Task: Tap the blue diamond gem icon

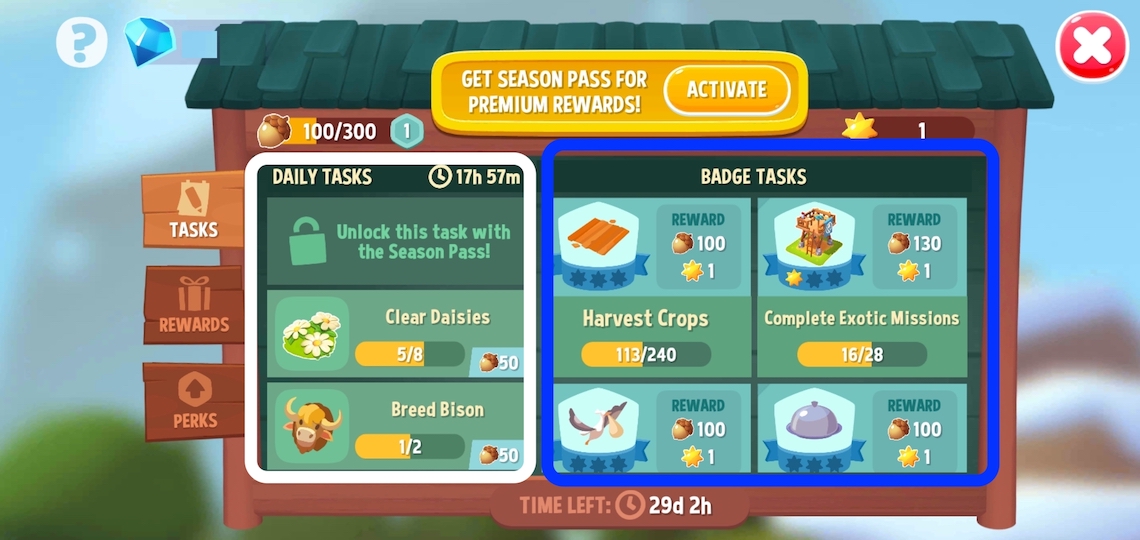Action: pos(149,42)
